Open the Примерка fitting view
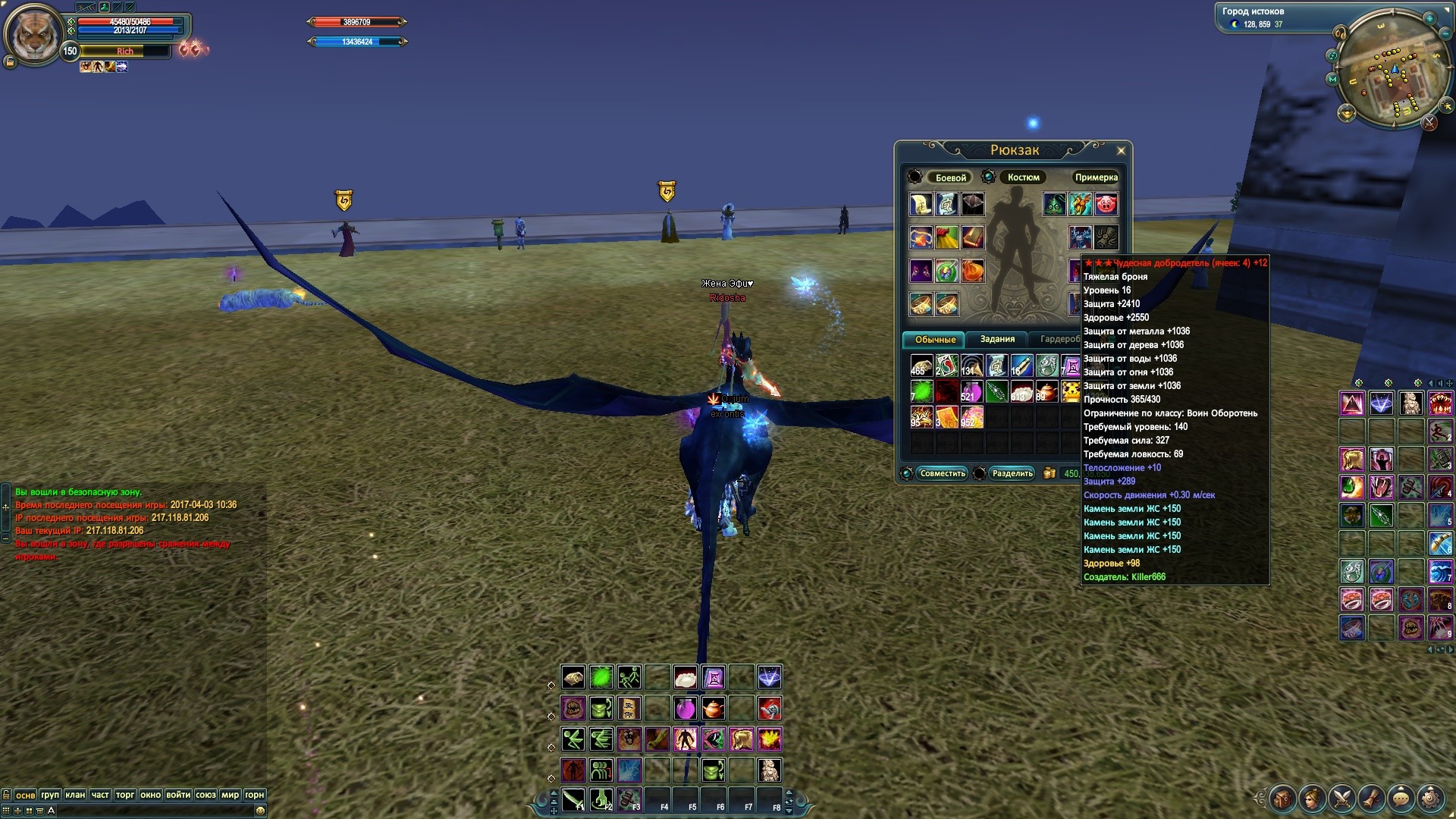 1096,177
